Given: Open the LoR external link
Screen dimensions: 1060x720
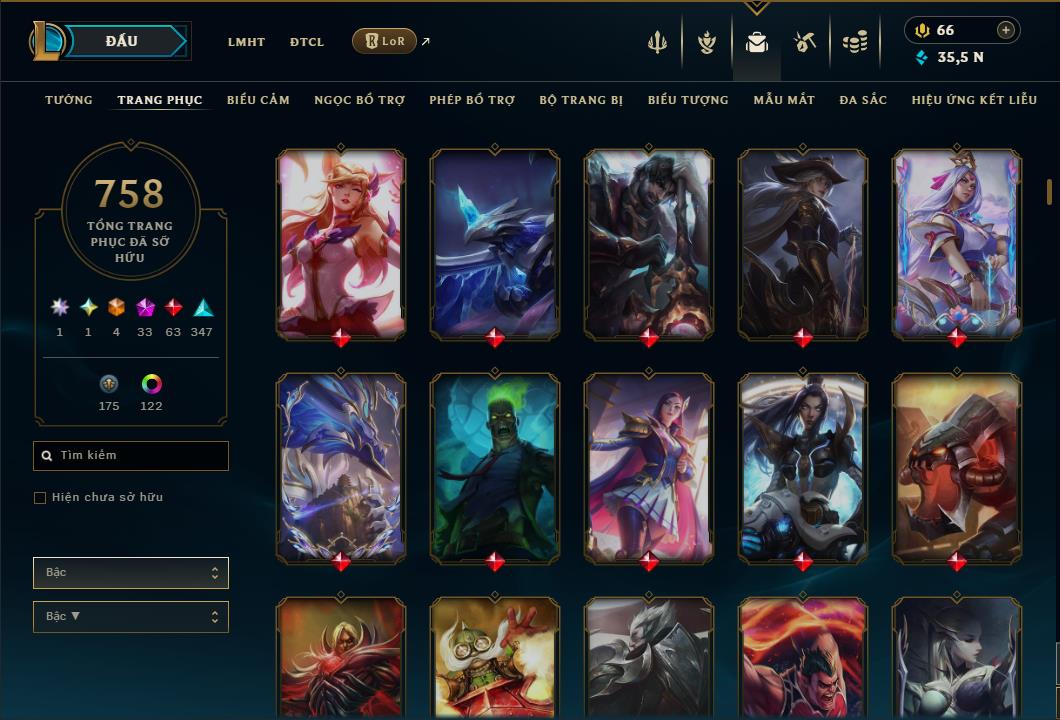Looking at the screenshot, I should (385, 41).
